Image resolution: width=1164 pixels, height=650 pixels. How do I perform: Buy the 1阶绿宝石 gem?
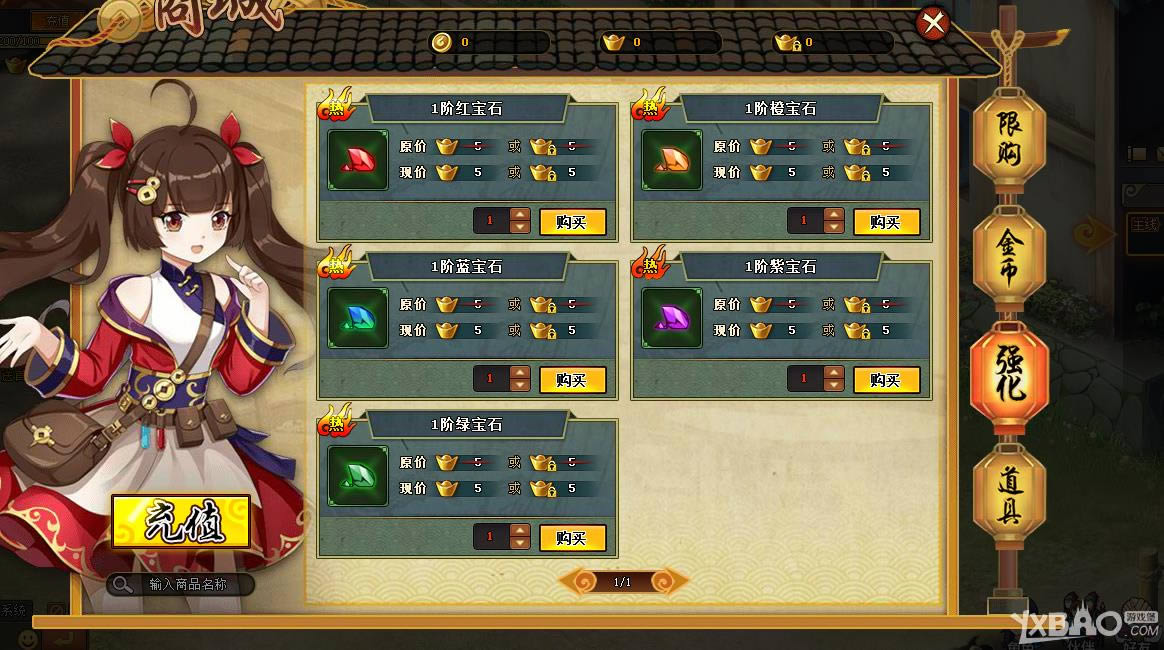(572, 538)
